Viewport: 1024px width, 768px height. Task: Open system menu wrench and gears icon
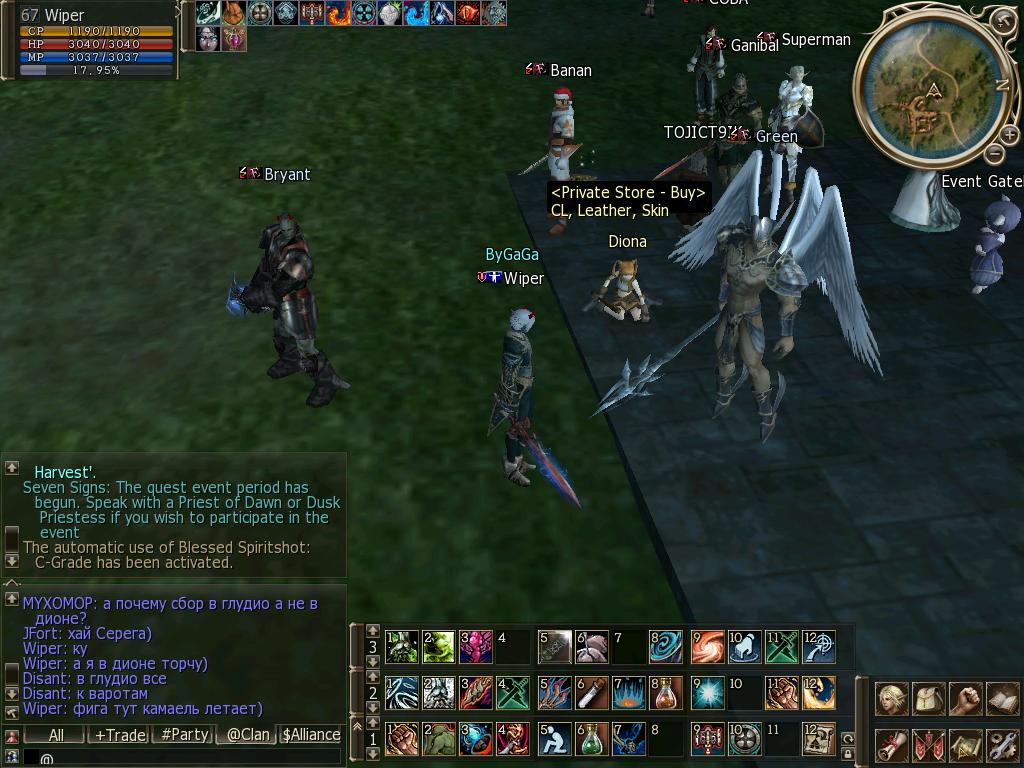point(1002,745)
